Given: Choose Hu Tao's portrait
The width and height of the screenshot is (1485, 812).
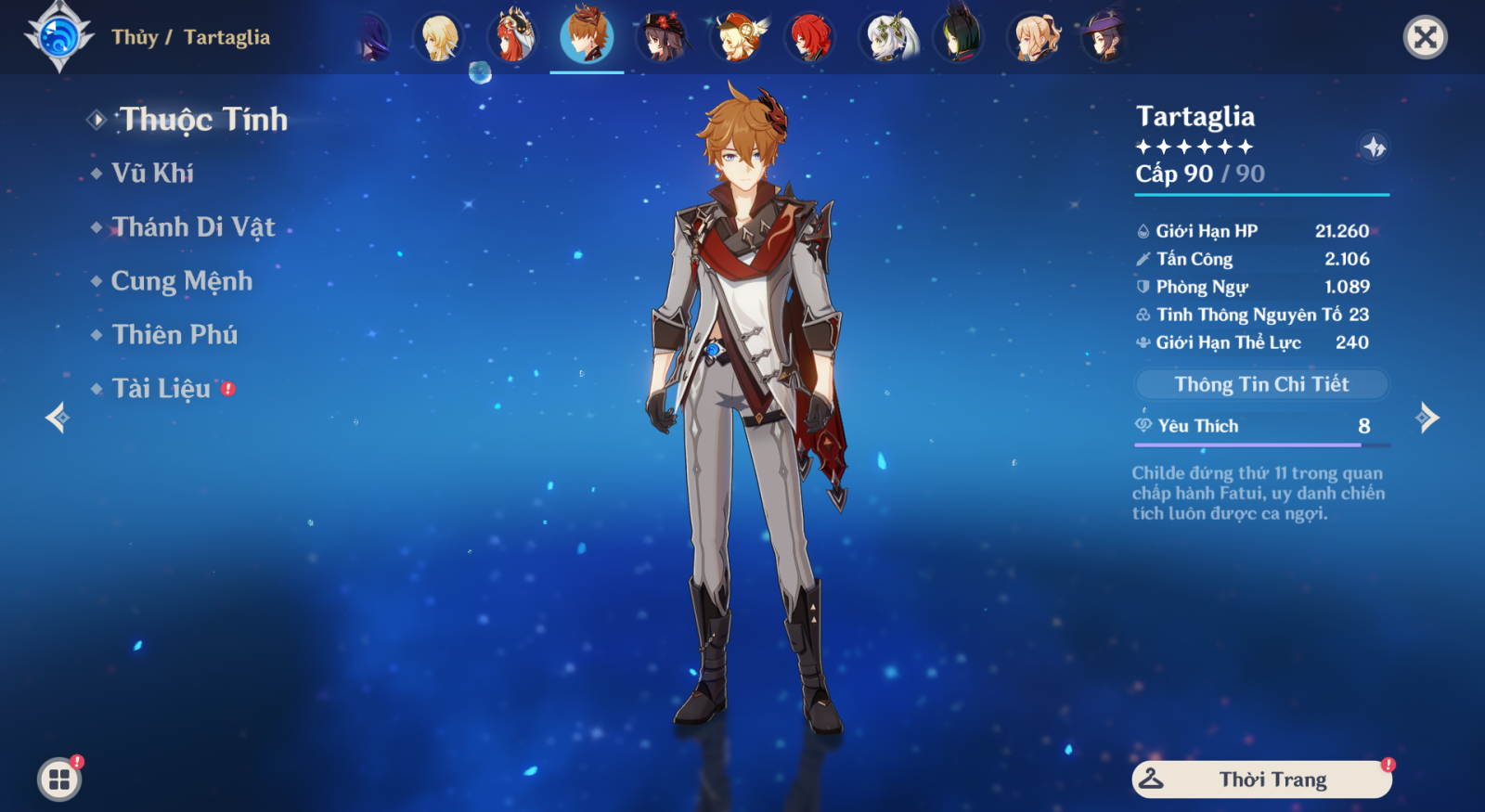Looking at the screenshot, I should pyautogui.click(x=662, y=37).
